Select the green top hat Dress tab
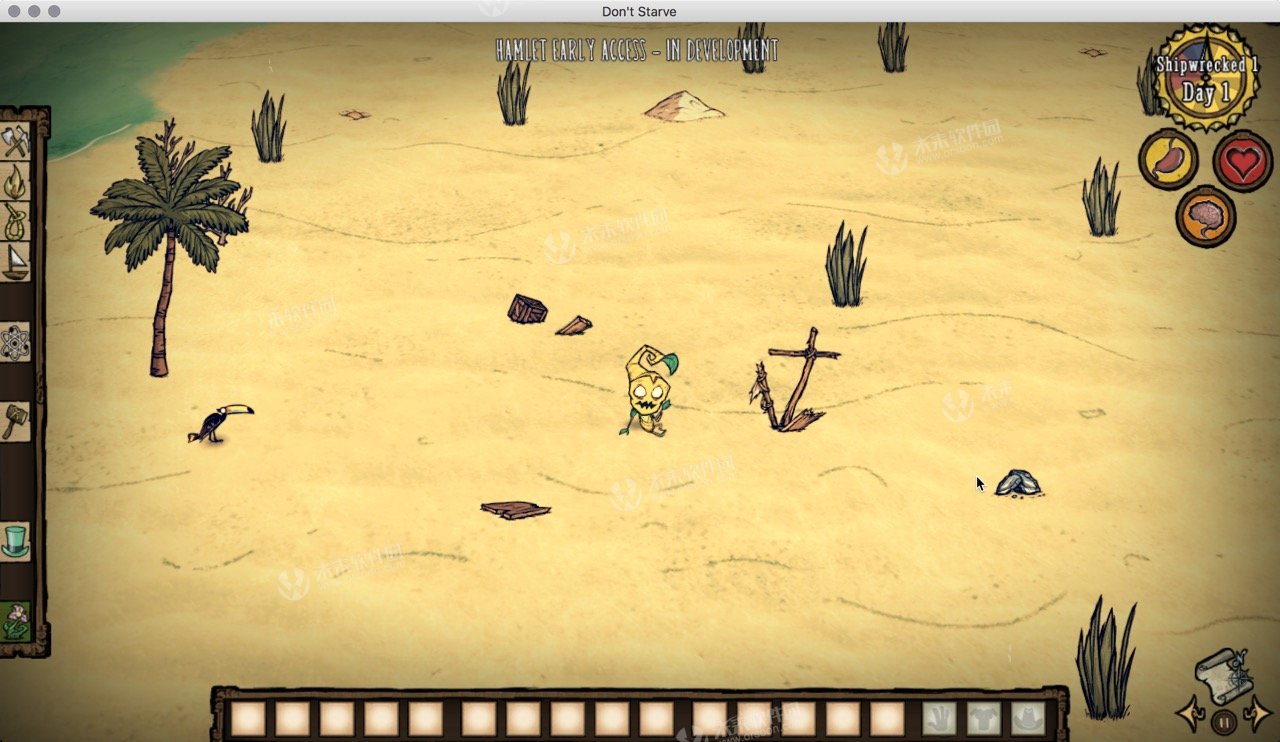Screen dimensions: 1280x742 point(16,541)
